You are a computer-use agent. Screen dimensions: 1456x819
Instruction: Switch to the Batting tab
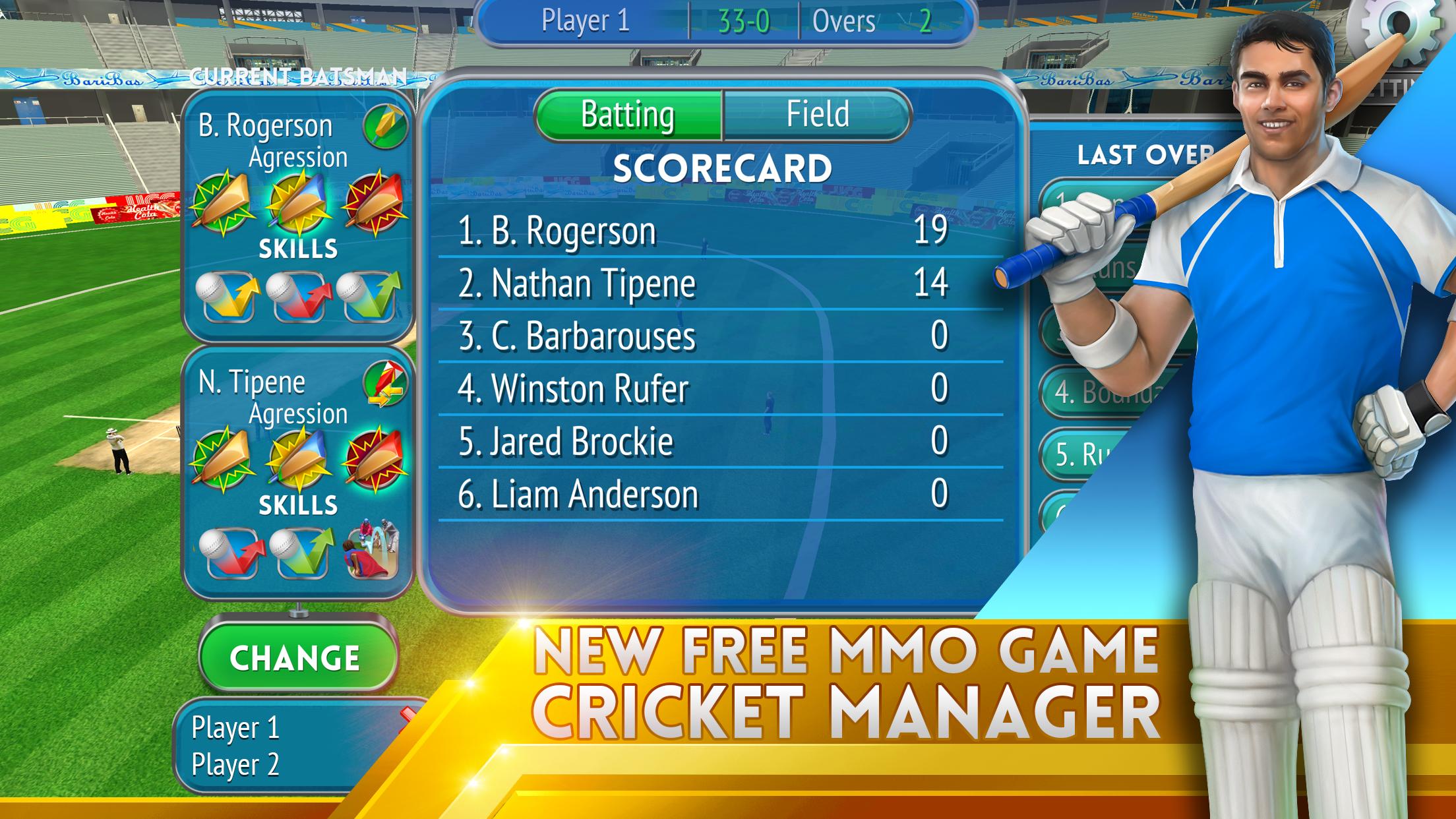[628, 113]
